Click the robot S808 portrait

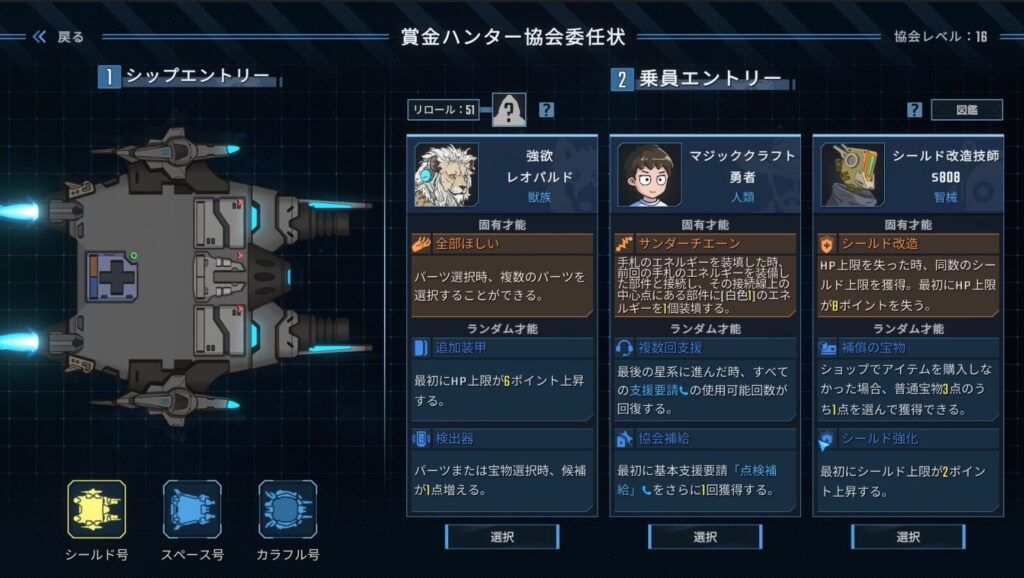pos(852,174)
